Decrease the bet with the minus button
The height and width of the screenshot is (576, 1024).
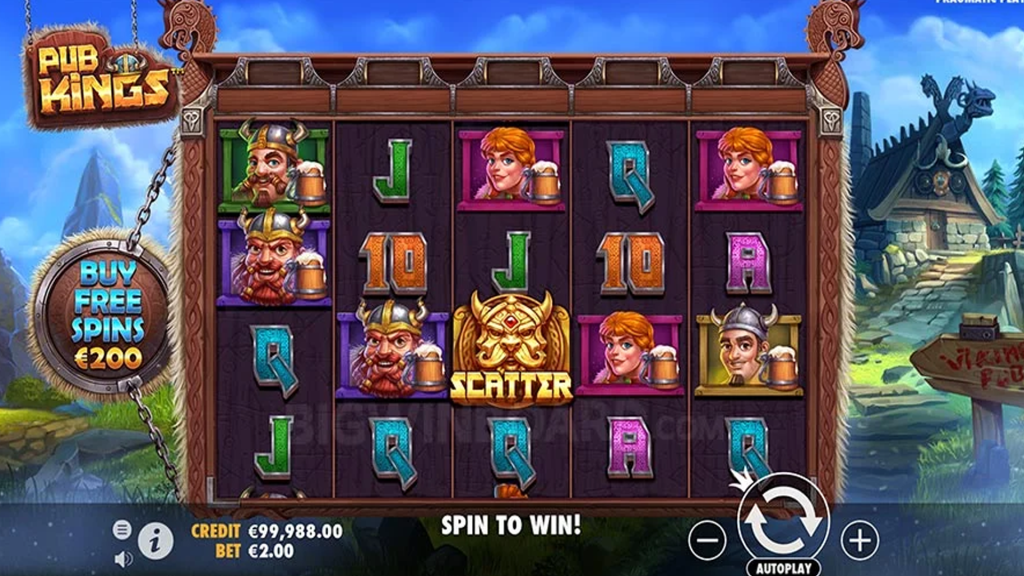pos(707,541)
